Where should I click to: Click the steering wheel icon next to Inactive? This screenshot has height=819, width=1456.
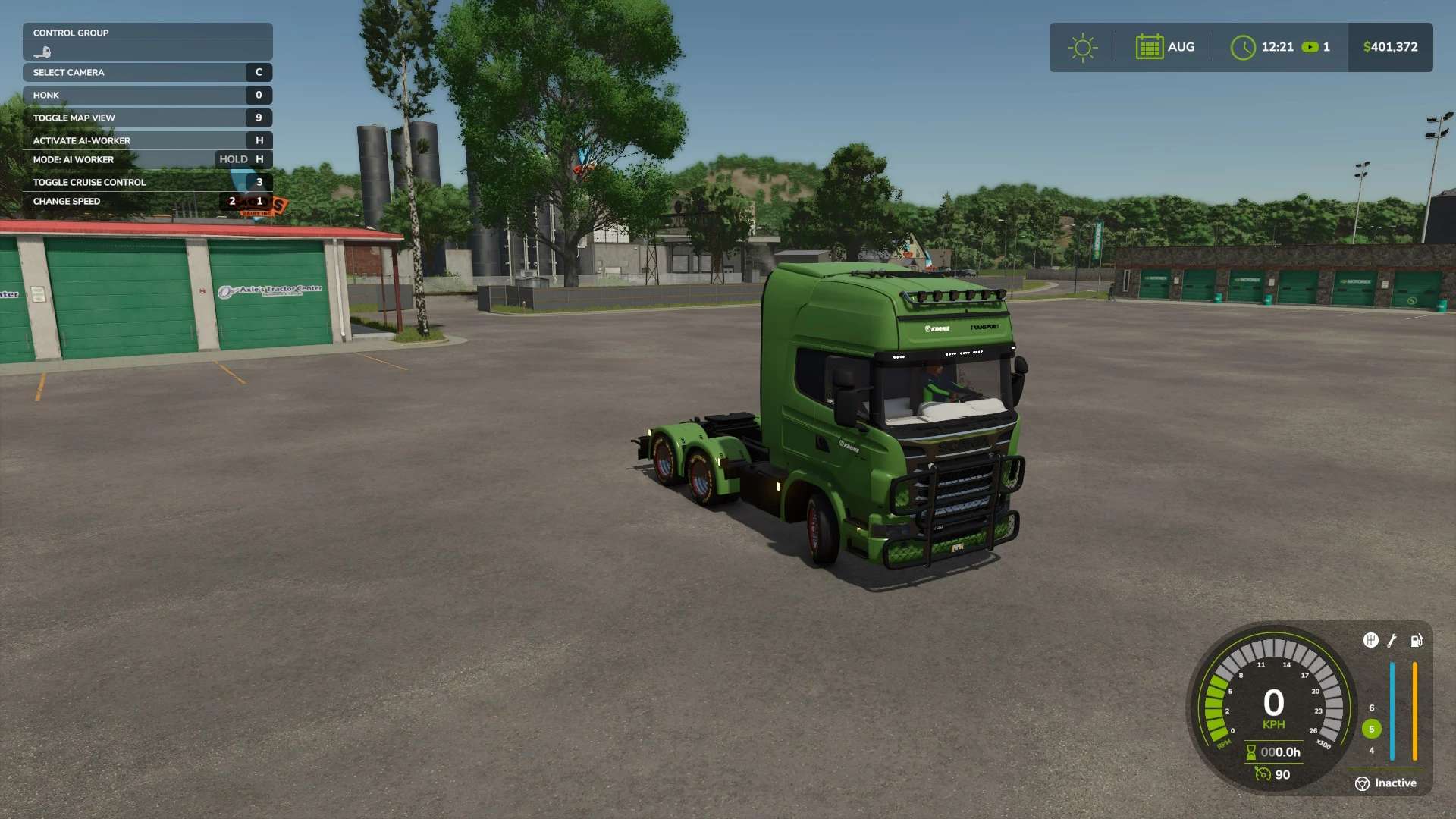(x=1363, y=783)
